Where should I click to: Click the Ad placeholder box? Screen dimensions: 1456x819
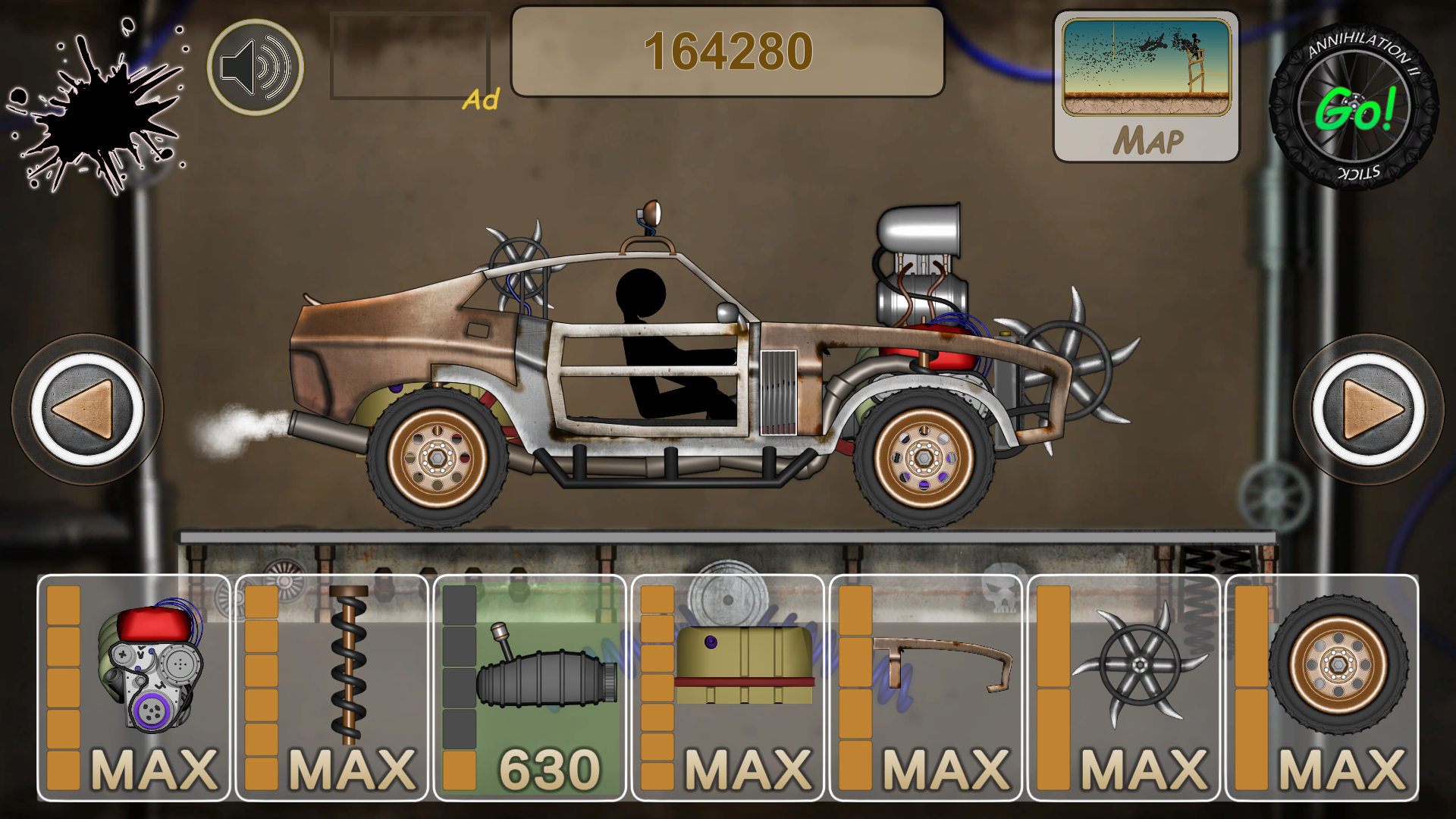tap(409, 53)
